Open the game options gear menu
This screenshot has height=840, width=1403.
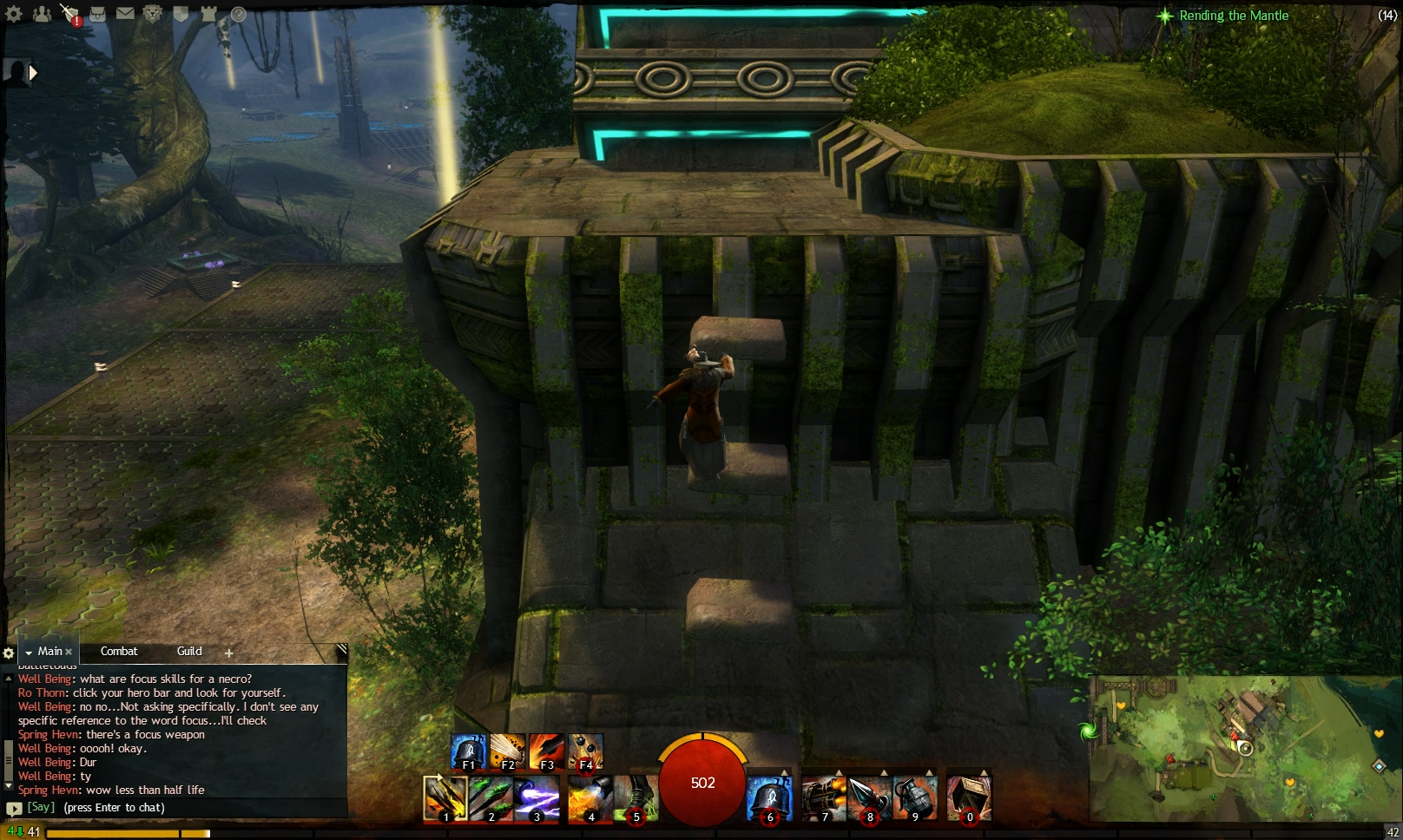point(12,12)
